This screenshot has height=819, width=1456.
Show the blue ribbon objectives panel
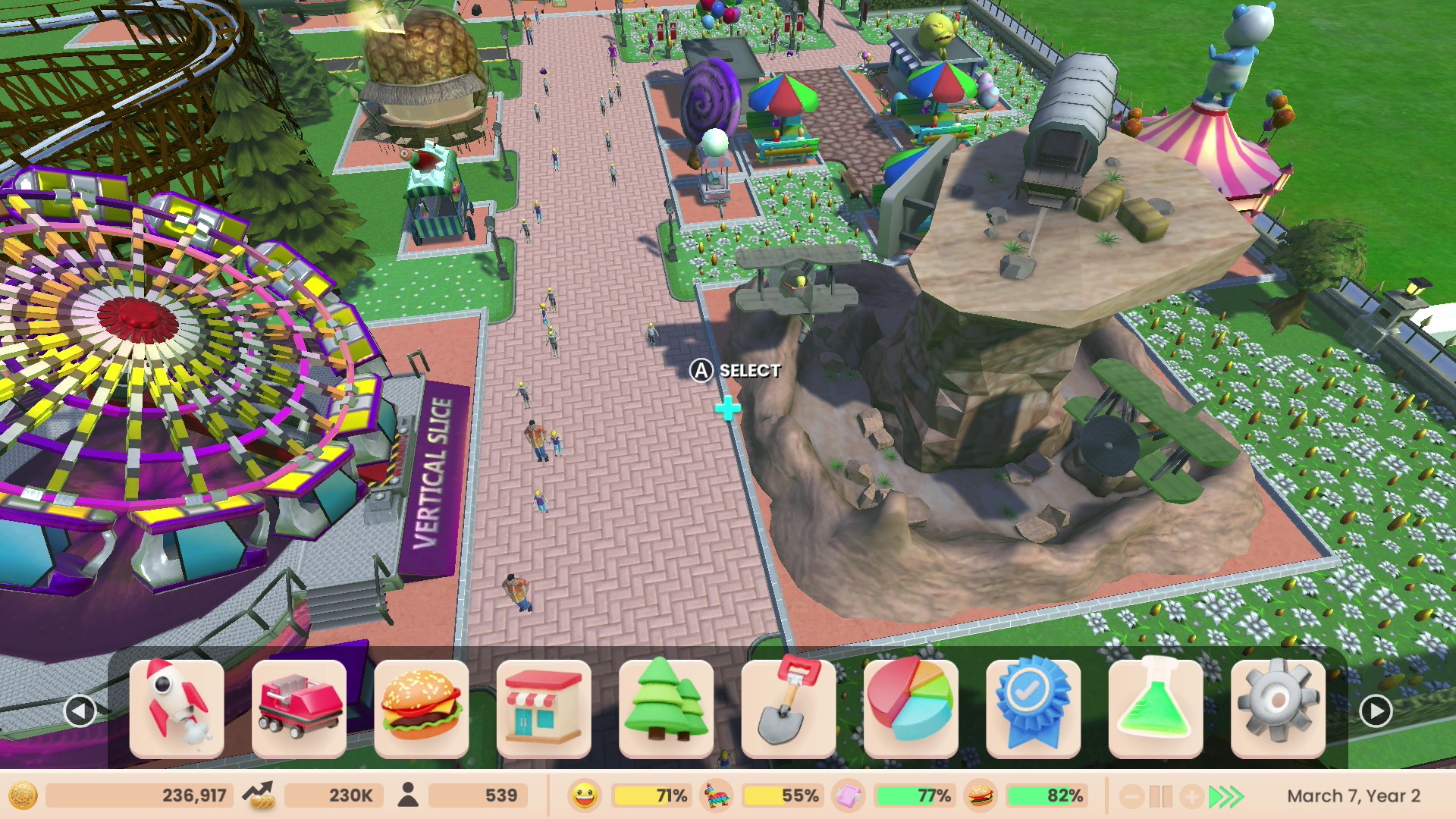point(1033,708)
